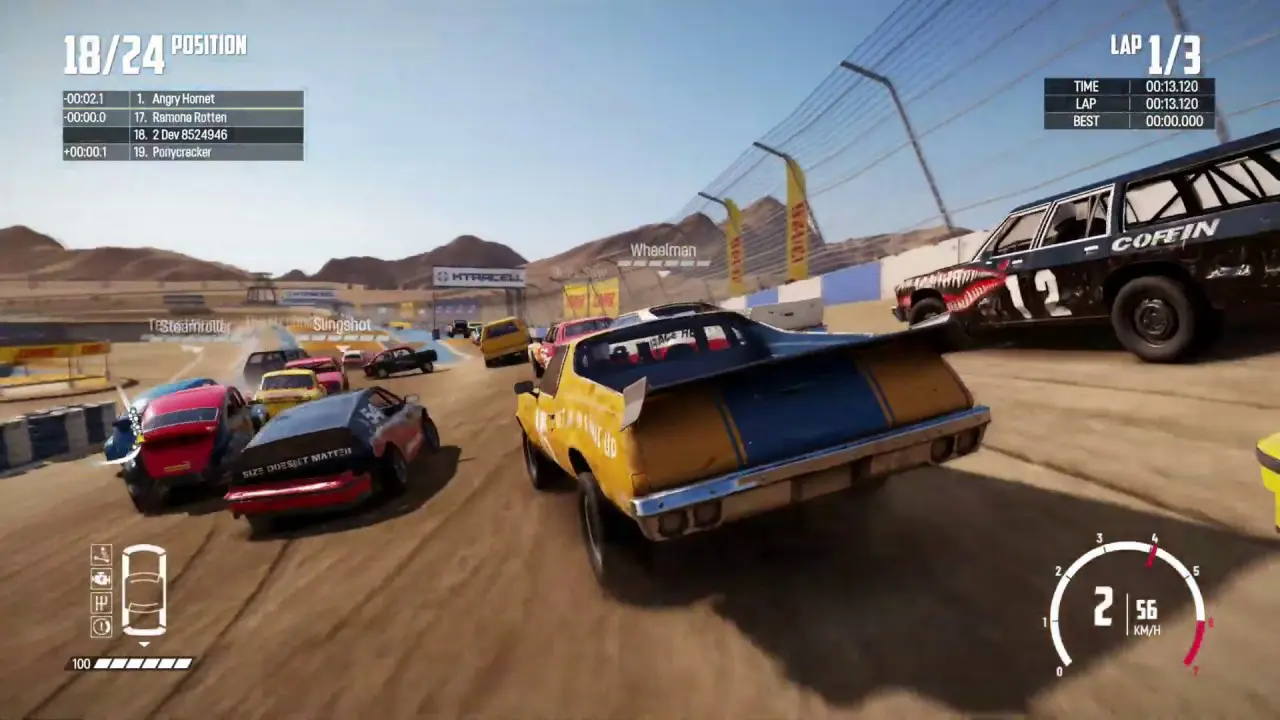Viewport: 1280px width, 720px height.
Task: Select Ponycracker in the standings list
Action: click(x=180, y=152)
